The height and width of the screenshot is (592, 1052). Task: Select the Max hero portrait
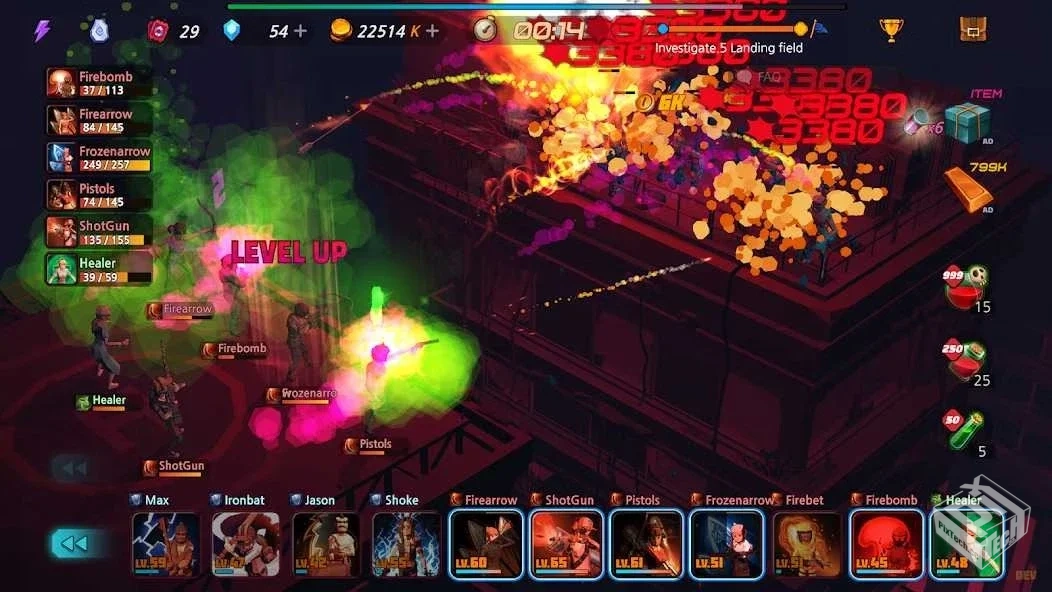coord(166,545)
